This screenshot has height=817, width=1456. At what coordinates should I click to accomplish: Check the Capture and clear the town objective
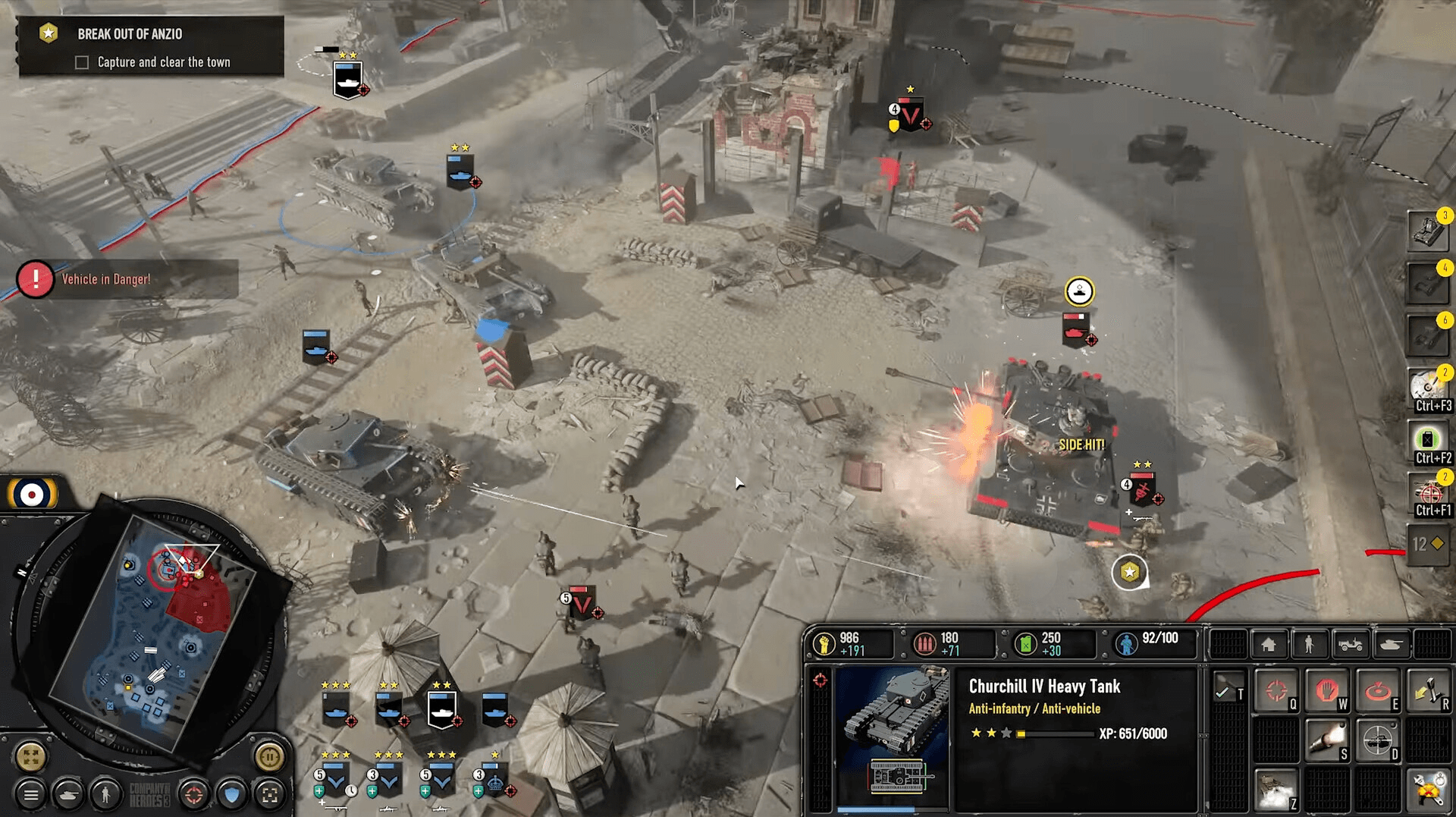[81, 62]
